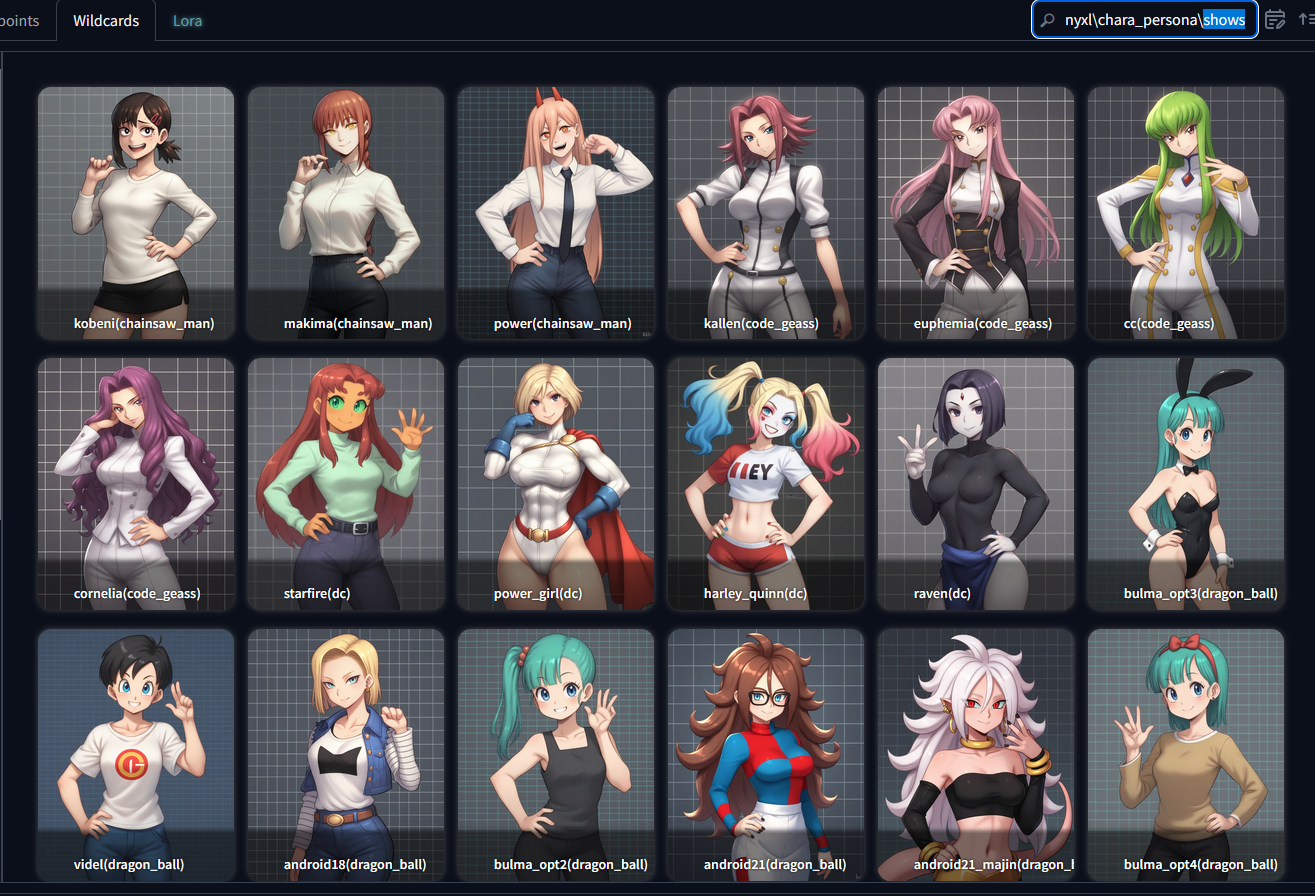Pick the cornelia(code_geass) card

[x=136, y=483]
